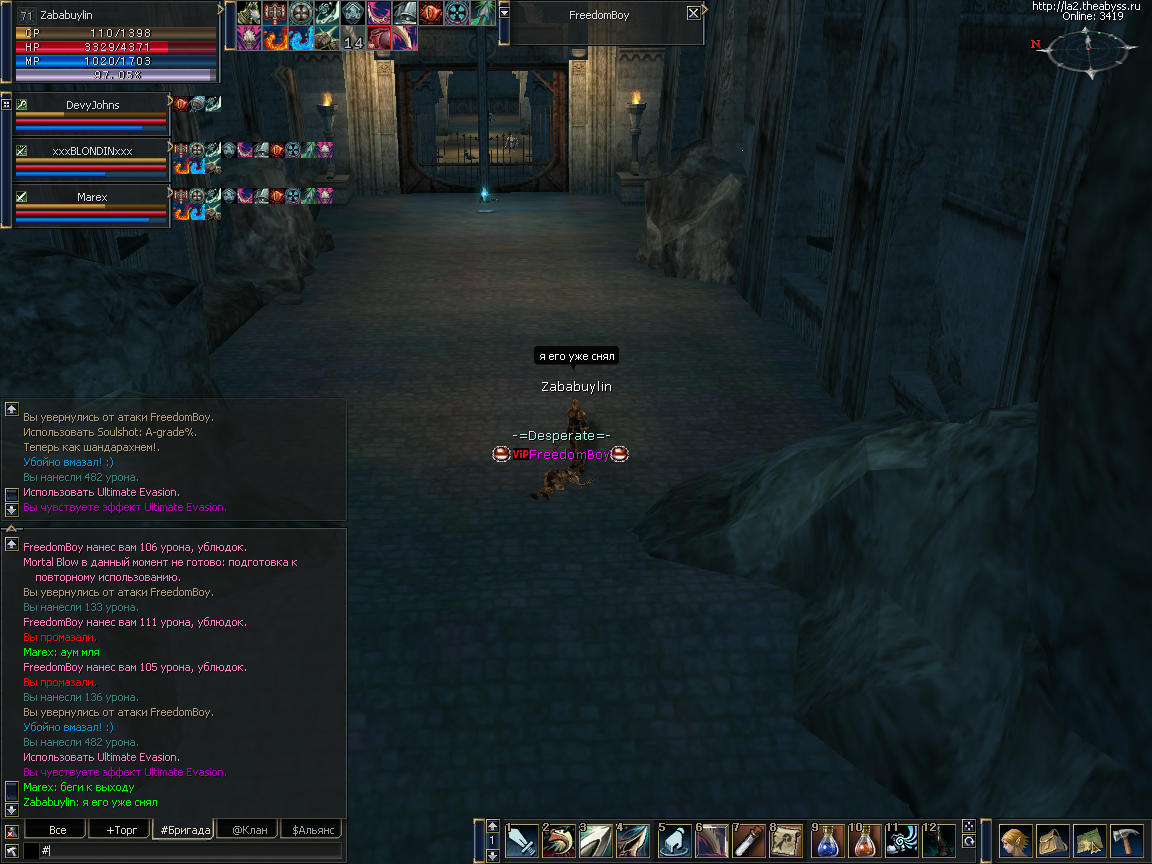This screenshot has width=1152, height=864.
Task: Use the scroll item in slot 8
Action: [789, 841]
